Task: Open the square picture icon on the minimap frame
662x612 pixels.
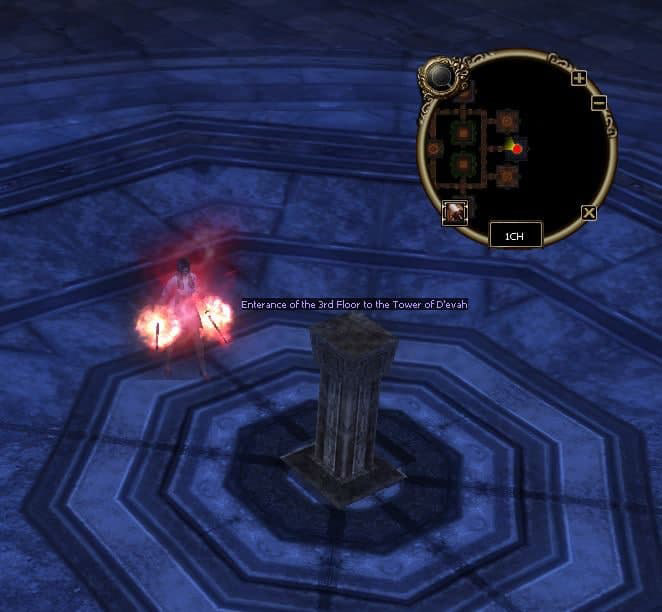Action: tap(455, 211)
